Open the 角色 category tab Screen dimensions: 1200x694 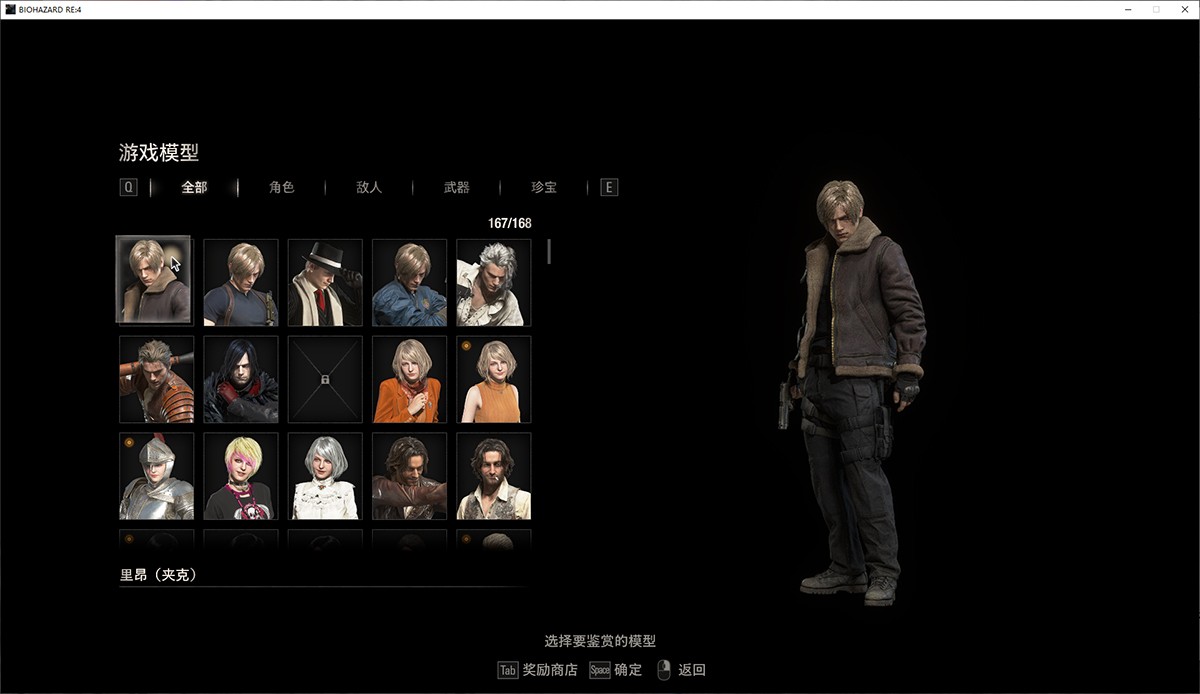click(x=282, y=187)
